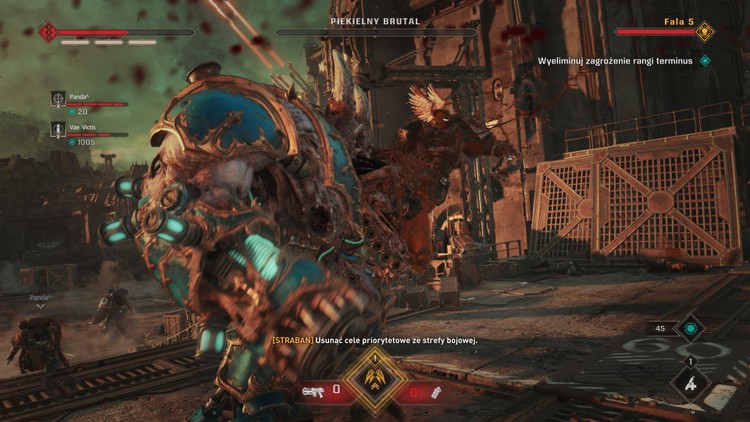Click the red player armor emblem
This screenshot has width=750, height=422.
[x=47, y=32]
